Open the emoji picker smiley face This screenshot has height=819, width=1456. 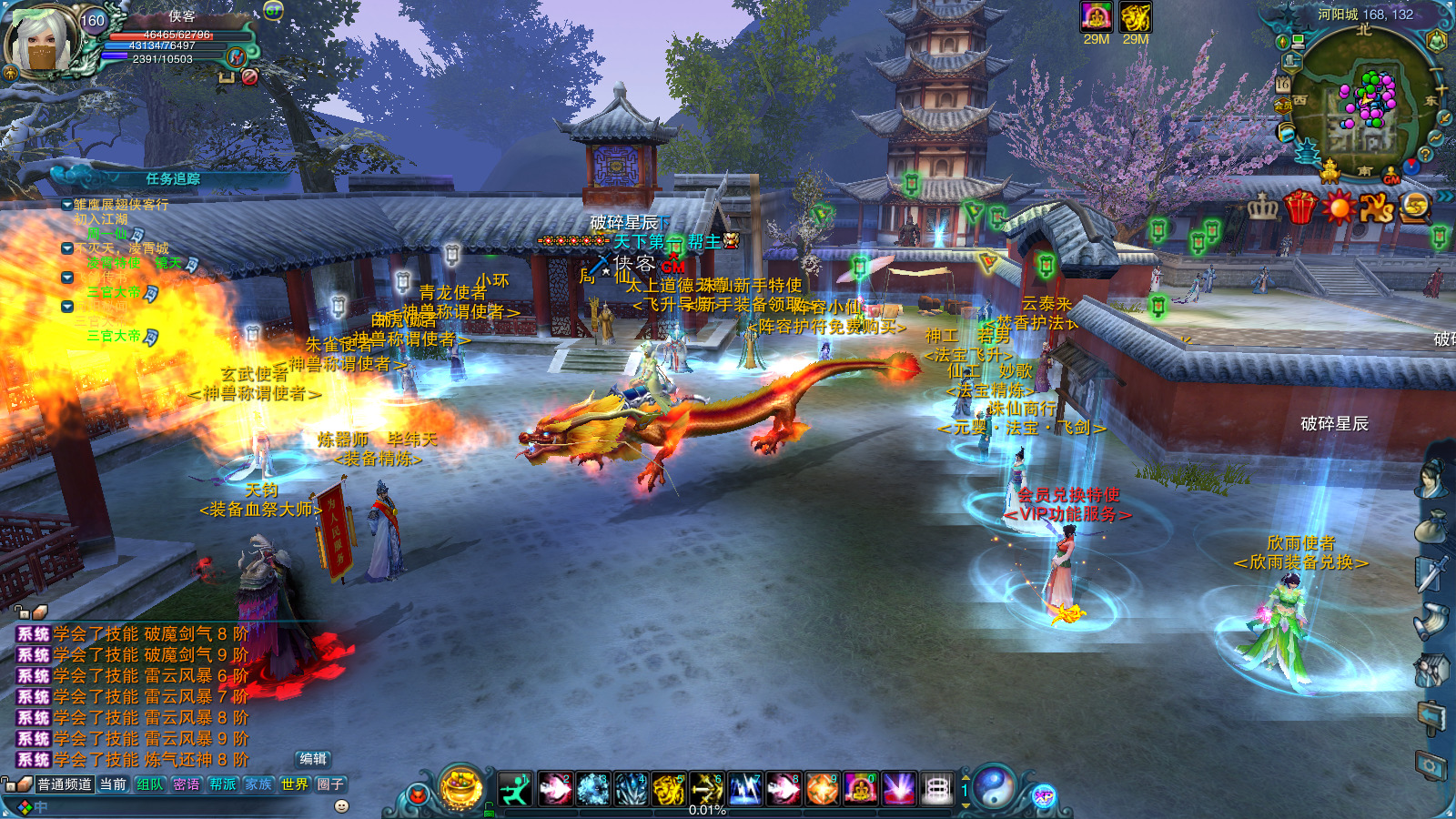(x=341, y=806)
